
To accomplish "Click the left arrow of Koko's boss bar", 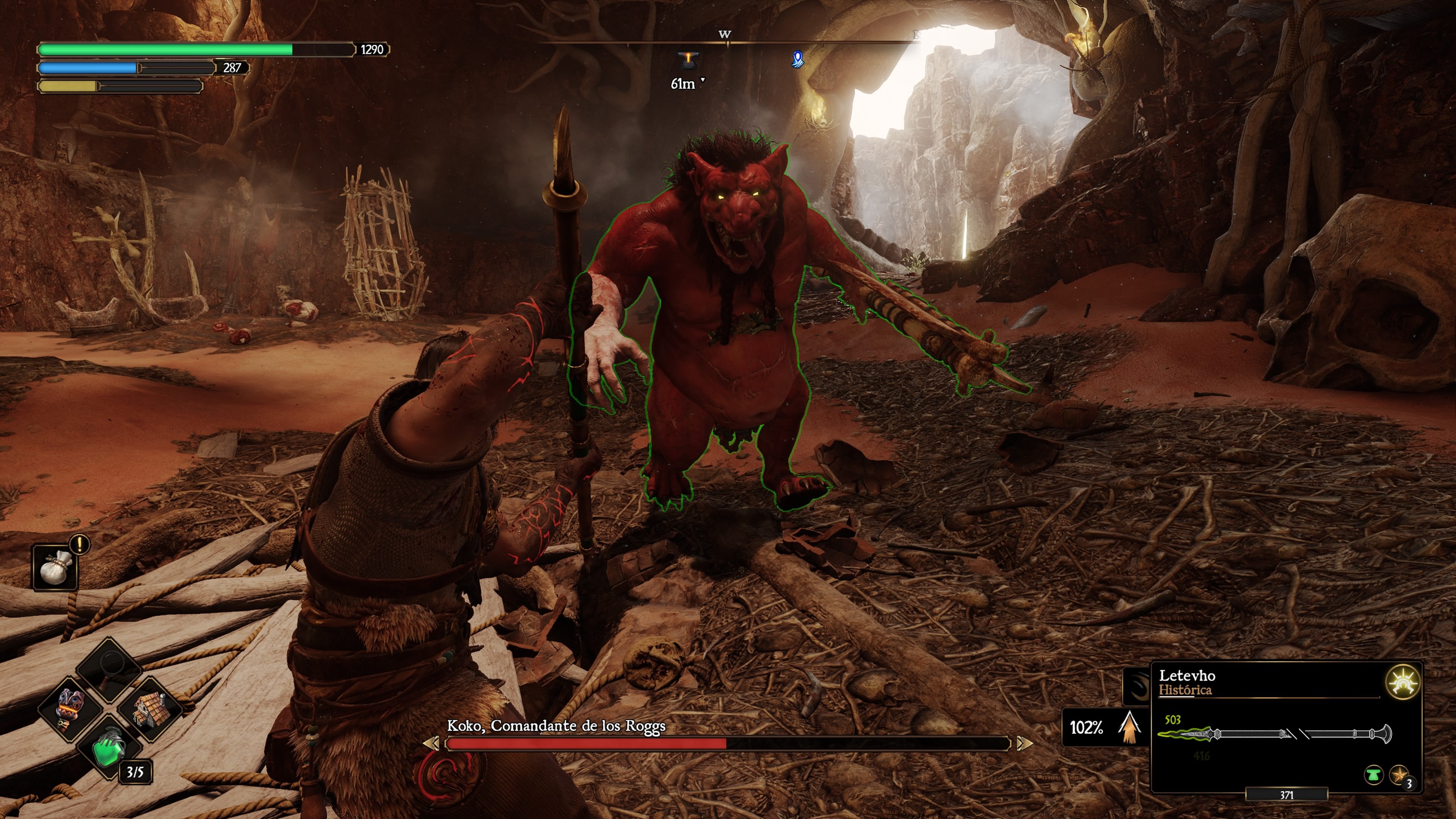I will (432, 743).
